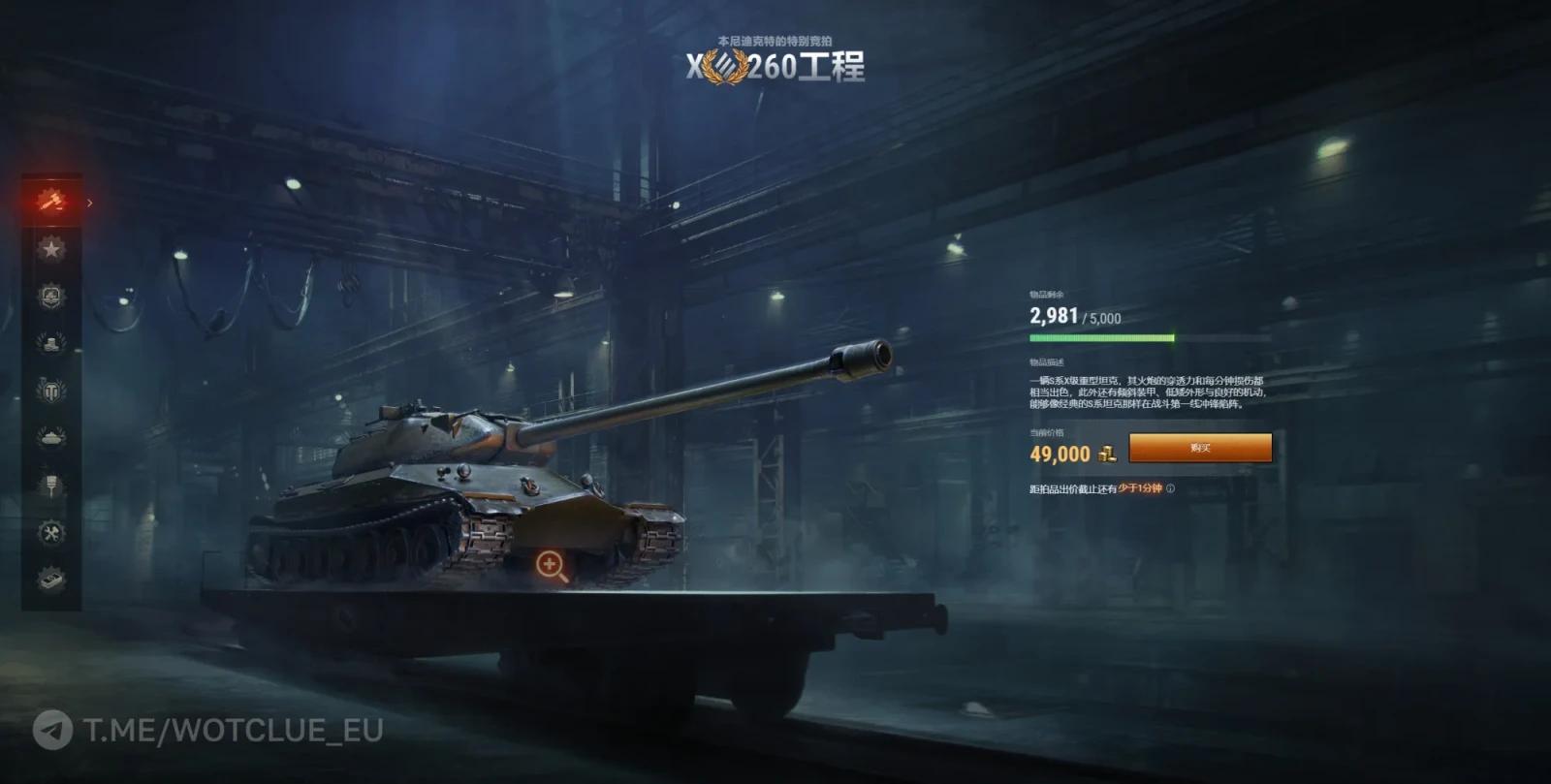Expand the sidebar with the chevron arrow
Screen dimensions: 1551x784
[x=89, y=204]
